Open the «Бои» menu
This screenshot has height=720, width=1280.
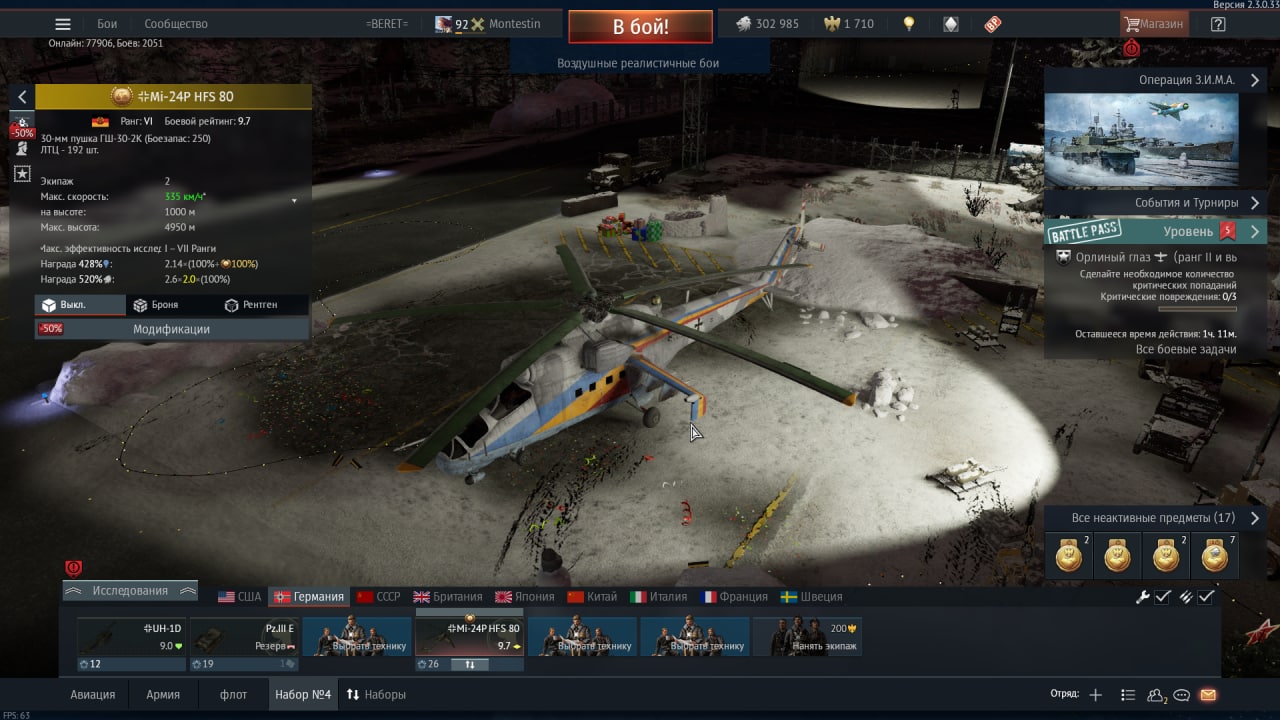[107, 24]
